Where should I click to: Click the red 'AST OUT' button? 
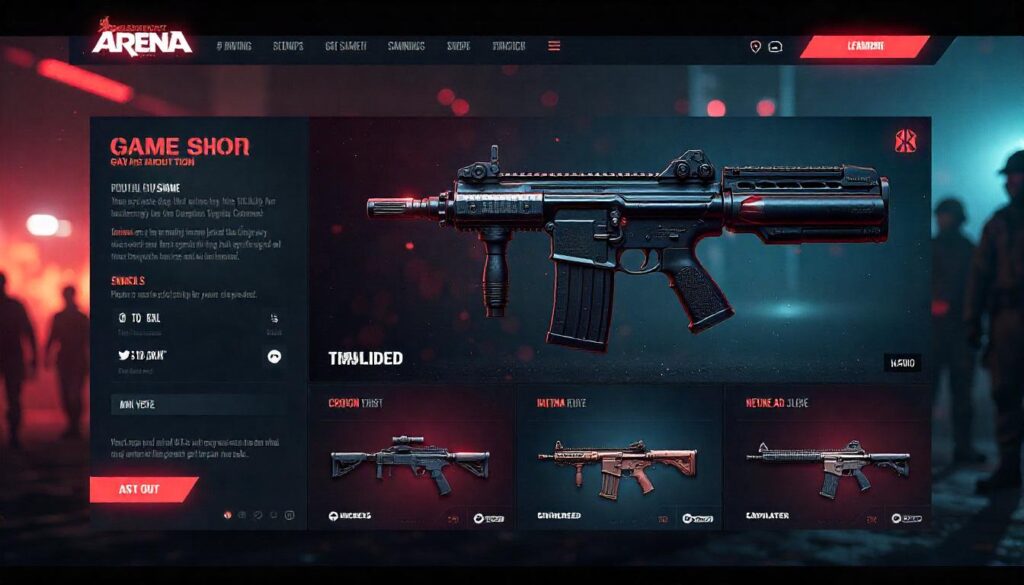pyautogui.click(x=141, y=489)
